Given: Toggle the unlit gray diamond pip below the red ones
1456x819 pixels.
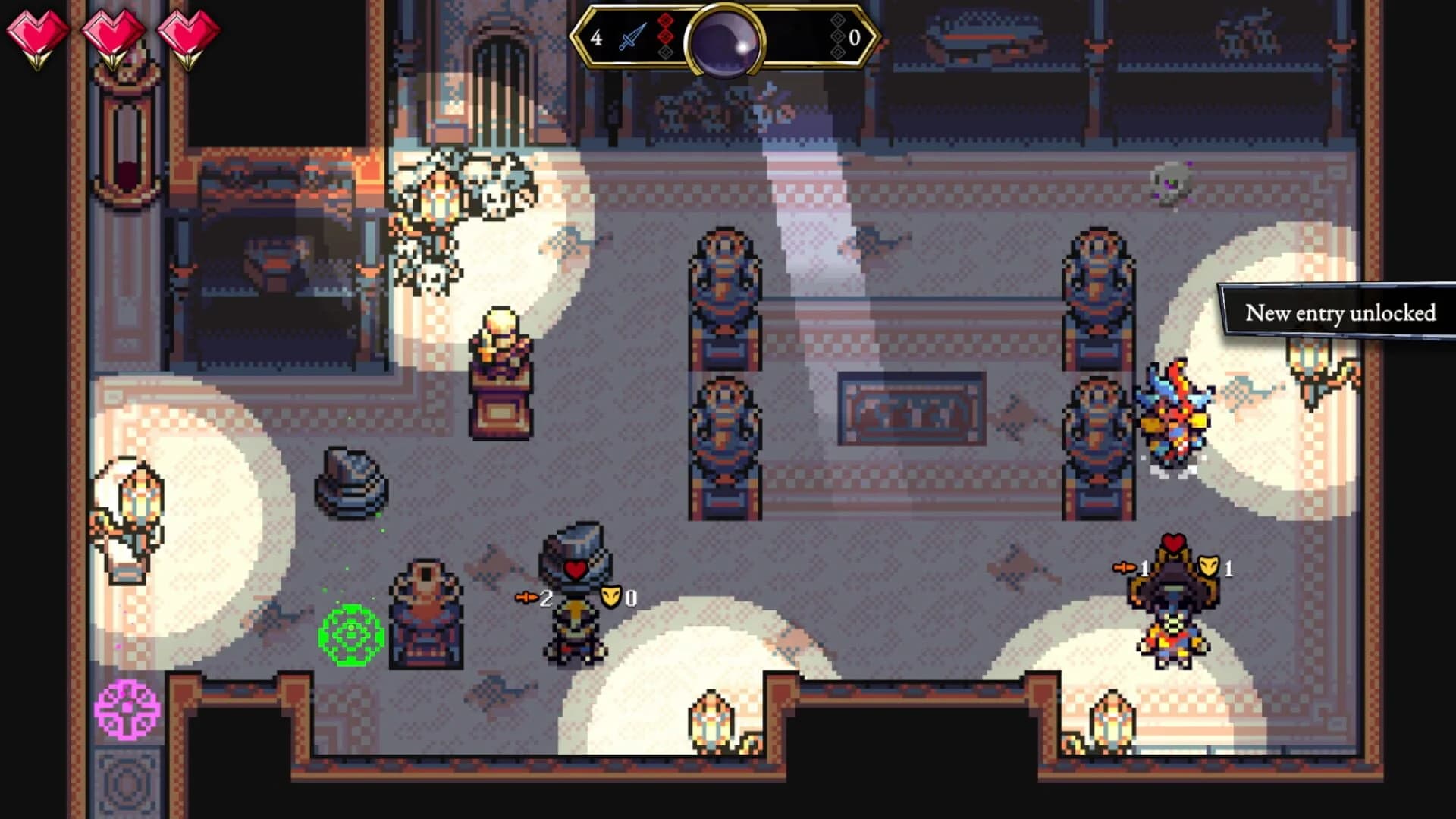Looking at the screenshot, I should pos(665,53).
